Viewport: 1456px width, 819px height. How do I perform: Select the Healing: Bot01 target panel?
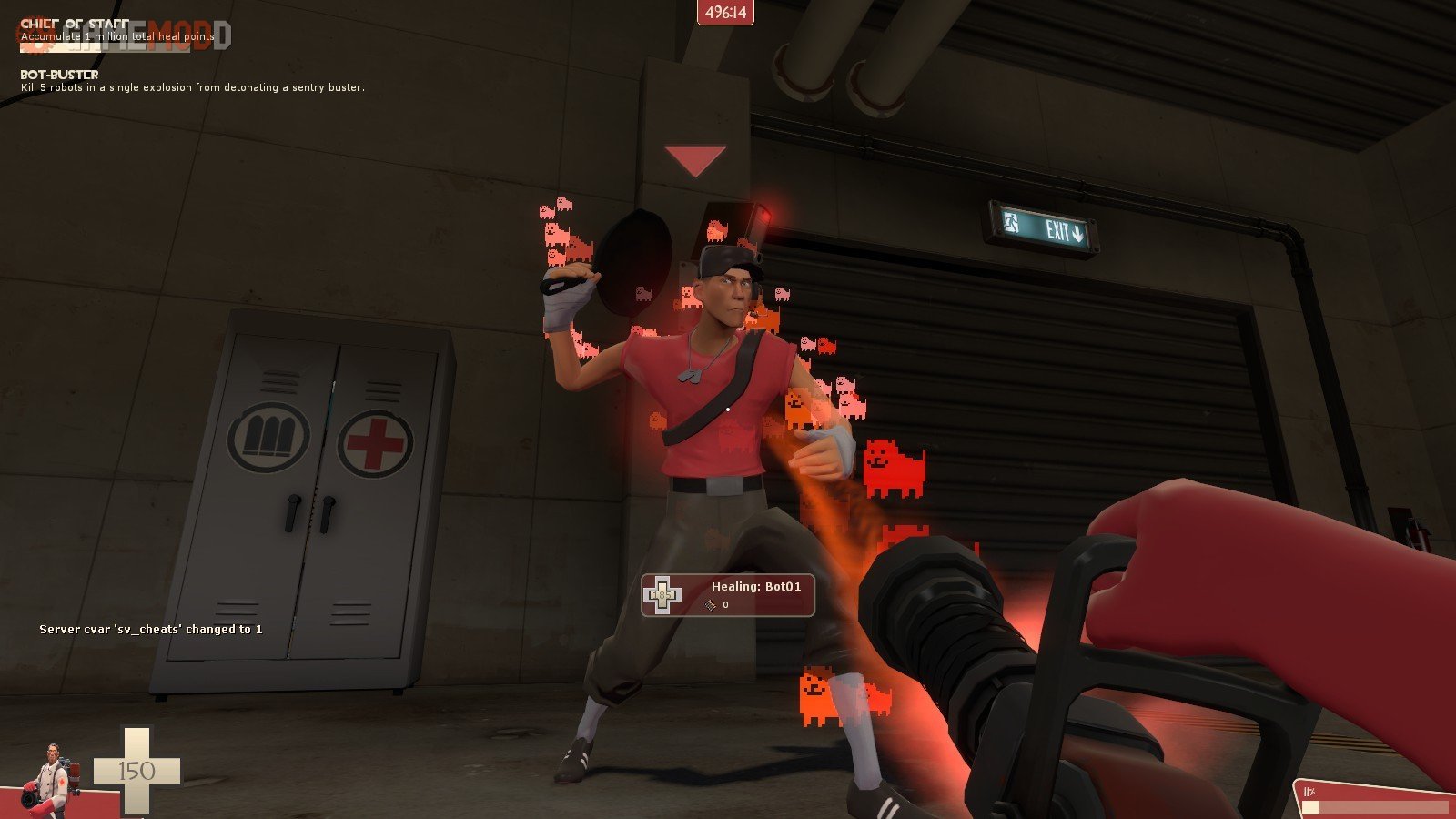pos(727,595)
